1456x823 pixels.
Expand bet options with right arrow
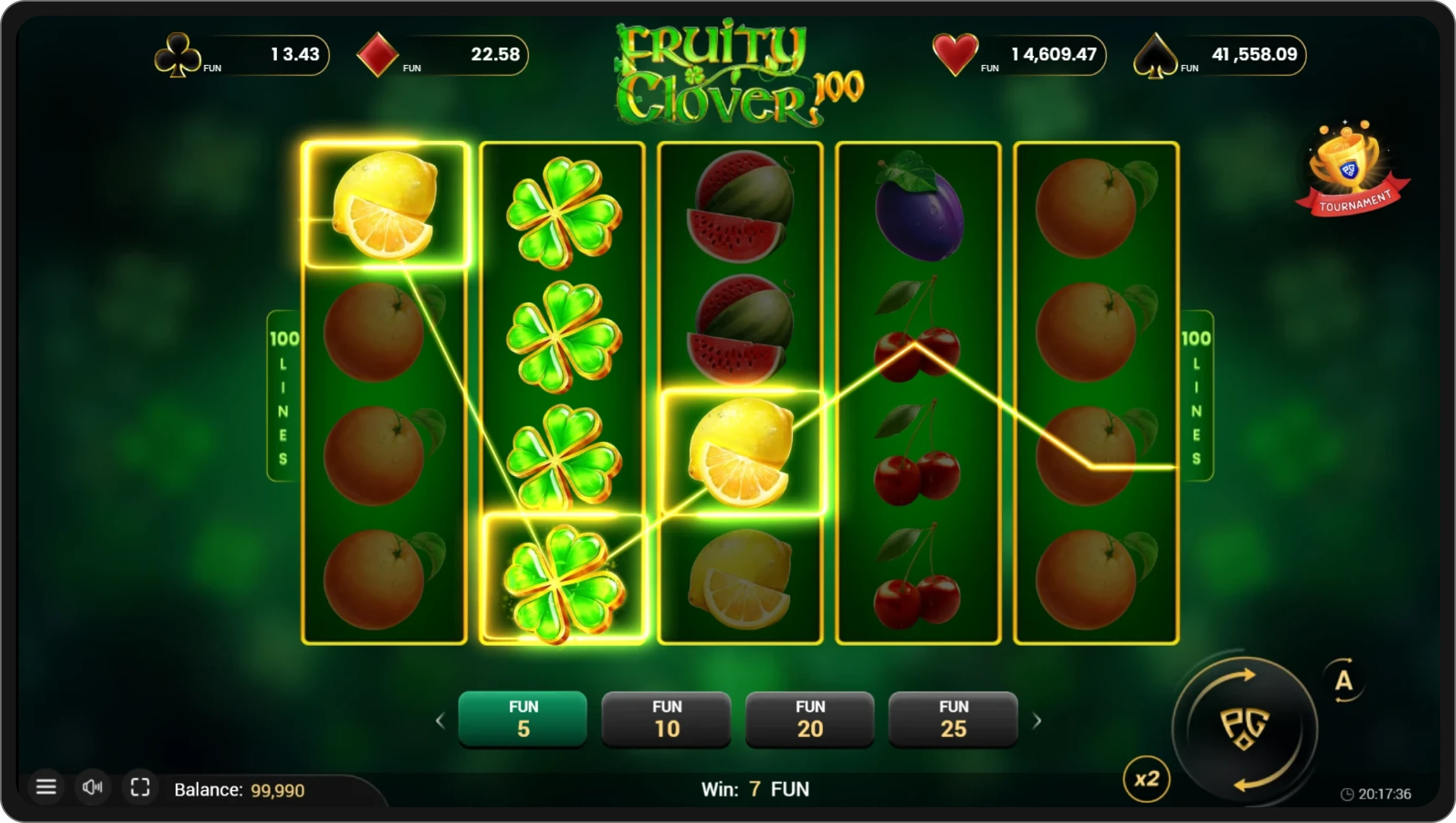click(1038, 721)
